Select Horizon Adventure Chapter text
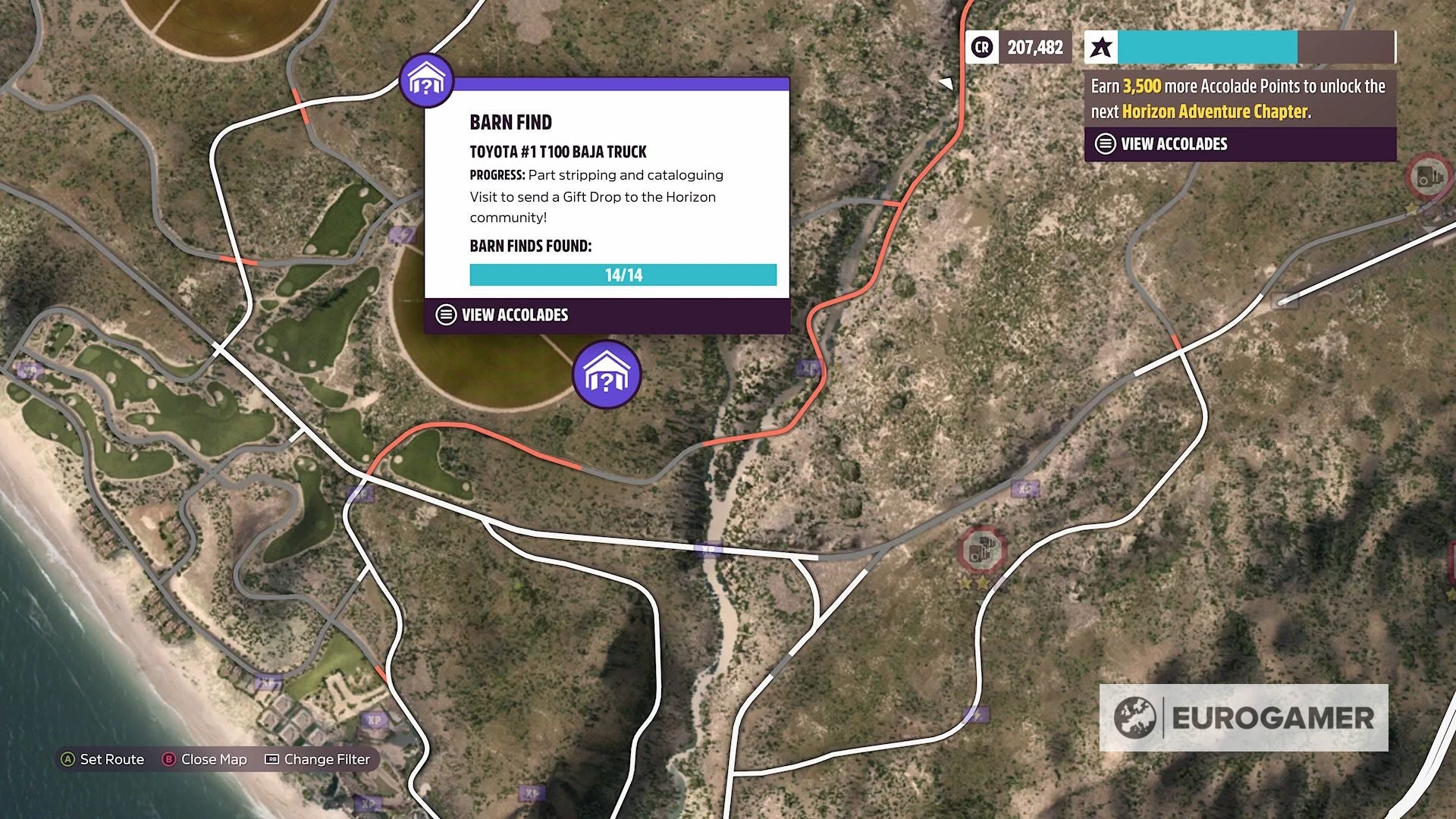Screen dimensions: 1456x819 click(x=1213, y=111)
